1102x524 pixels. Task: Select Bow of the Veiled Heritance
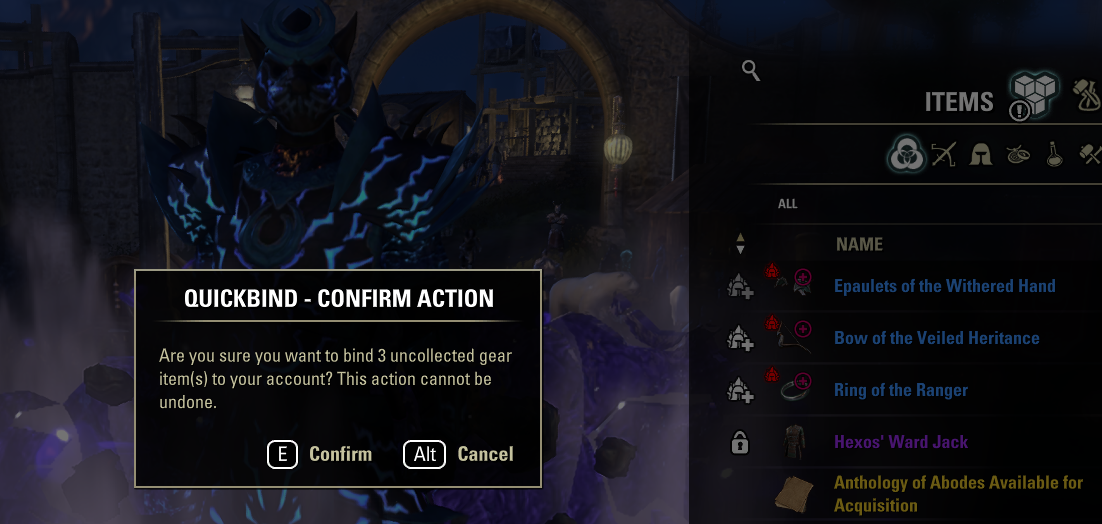(936, 338)
